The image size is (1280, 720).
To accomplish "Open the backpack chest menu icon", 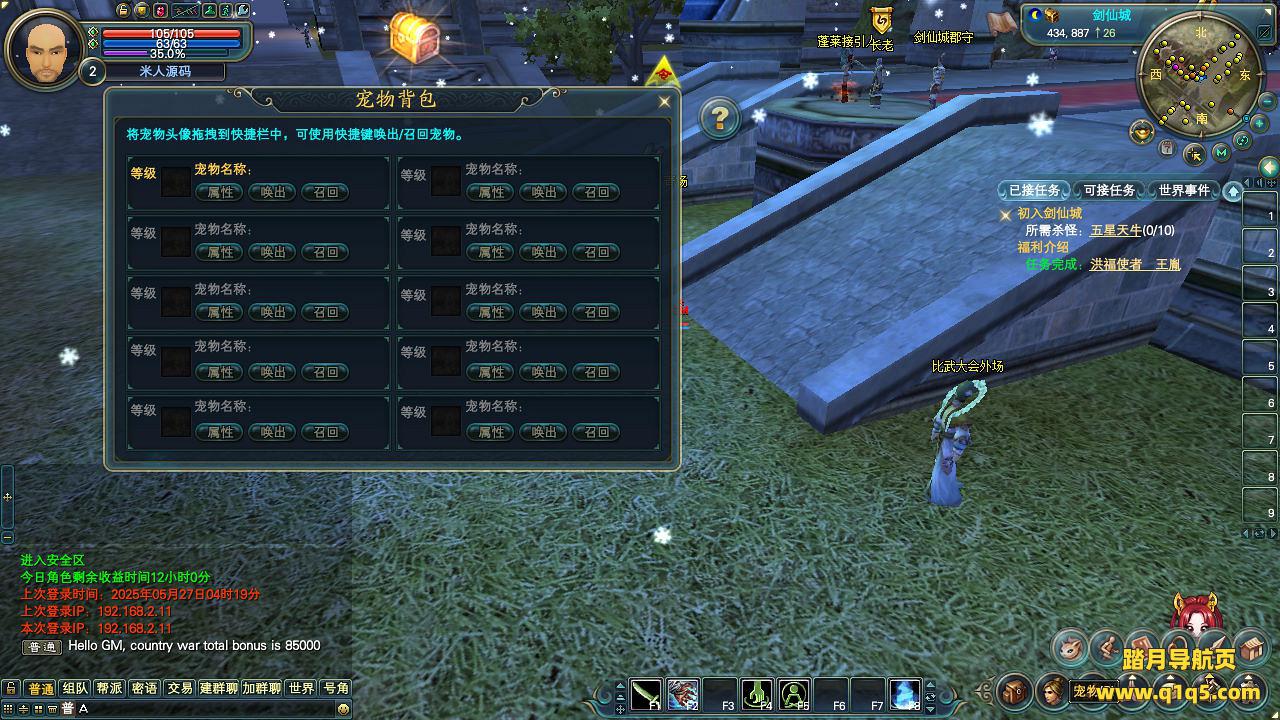I will (x=1015, y=690).
